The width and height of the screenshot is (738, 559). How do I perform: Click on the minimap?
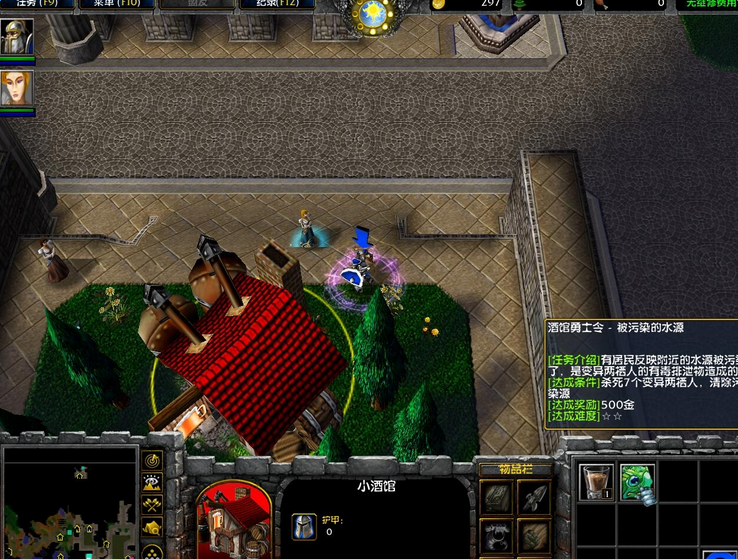coord(68,502)
